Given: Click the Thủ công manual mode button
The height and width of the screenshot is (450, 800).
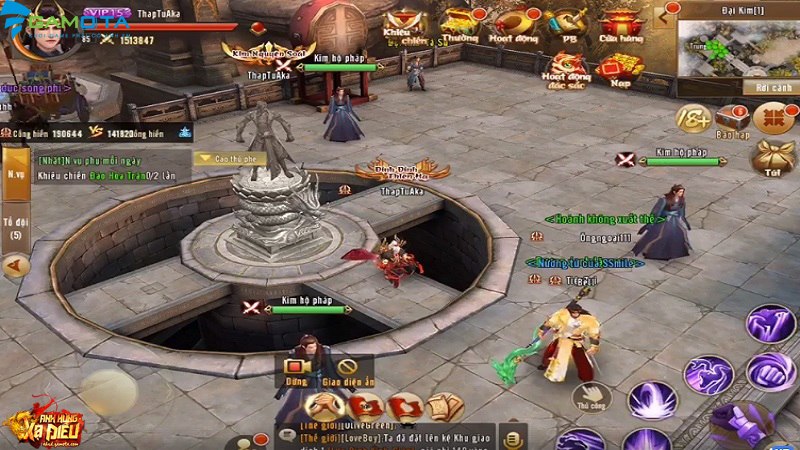Looking at the screenshot, I should click(x=592, y=397).
